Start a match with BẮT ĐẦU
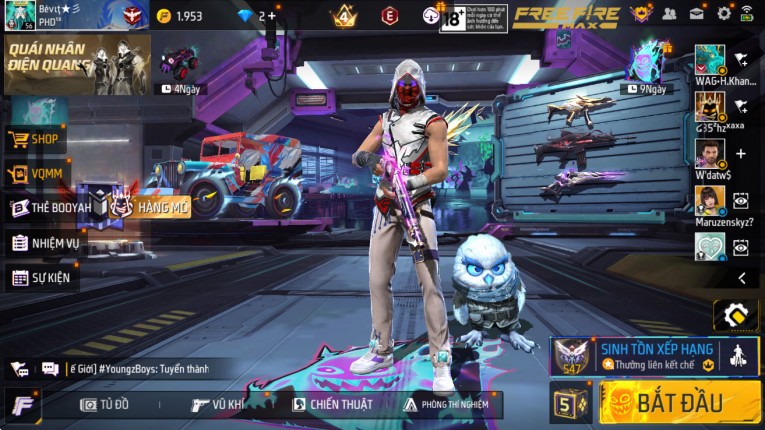Image resolution: width=765 pixels, height=430 pixels. click(x=680, y=402)
